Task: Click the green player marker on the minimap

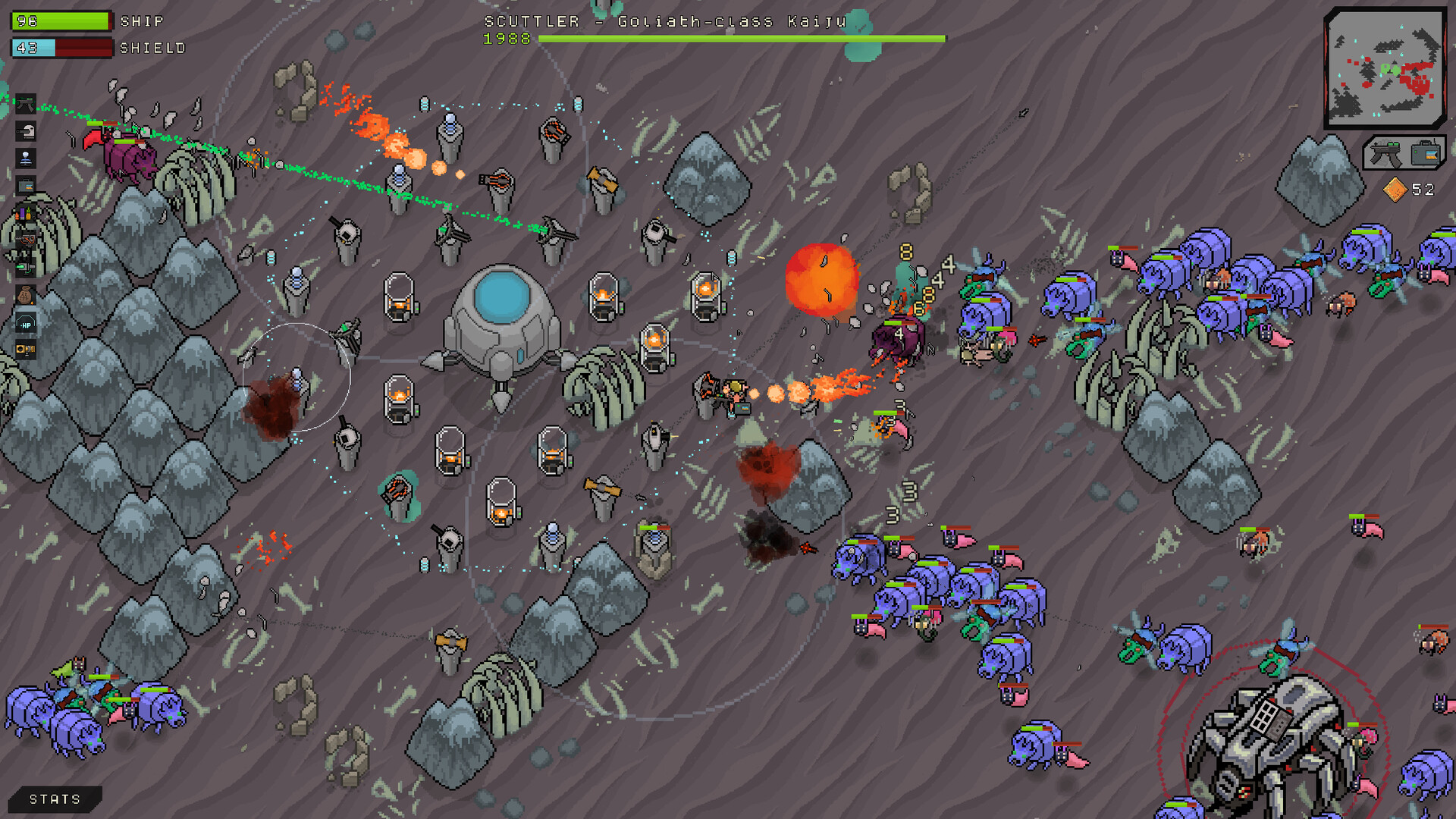Action: [x=1390, y=68]
